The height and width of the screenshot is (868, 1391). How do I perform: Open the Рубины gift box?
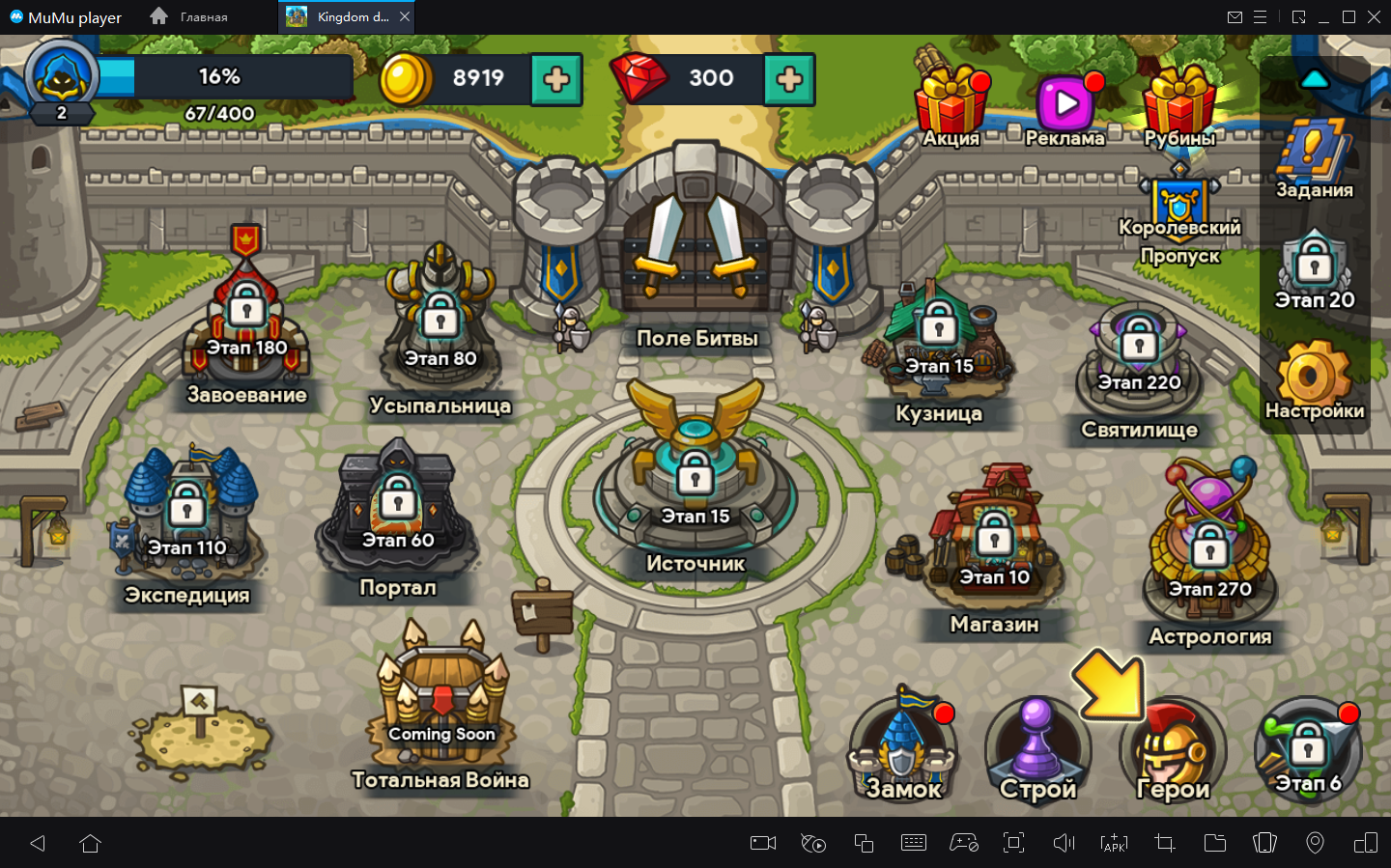1178,101
